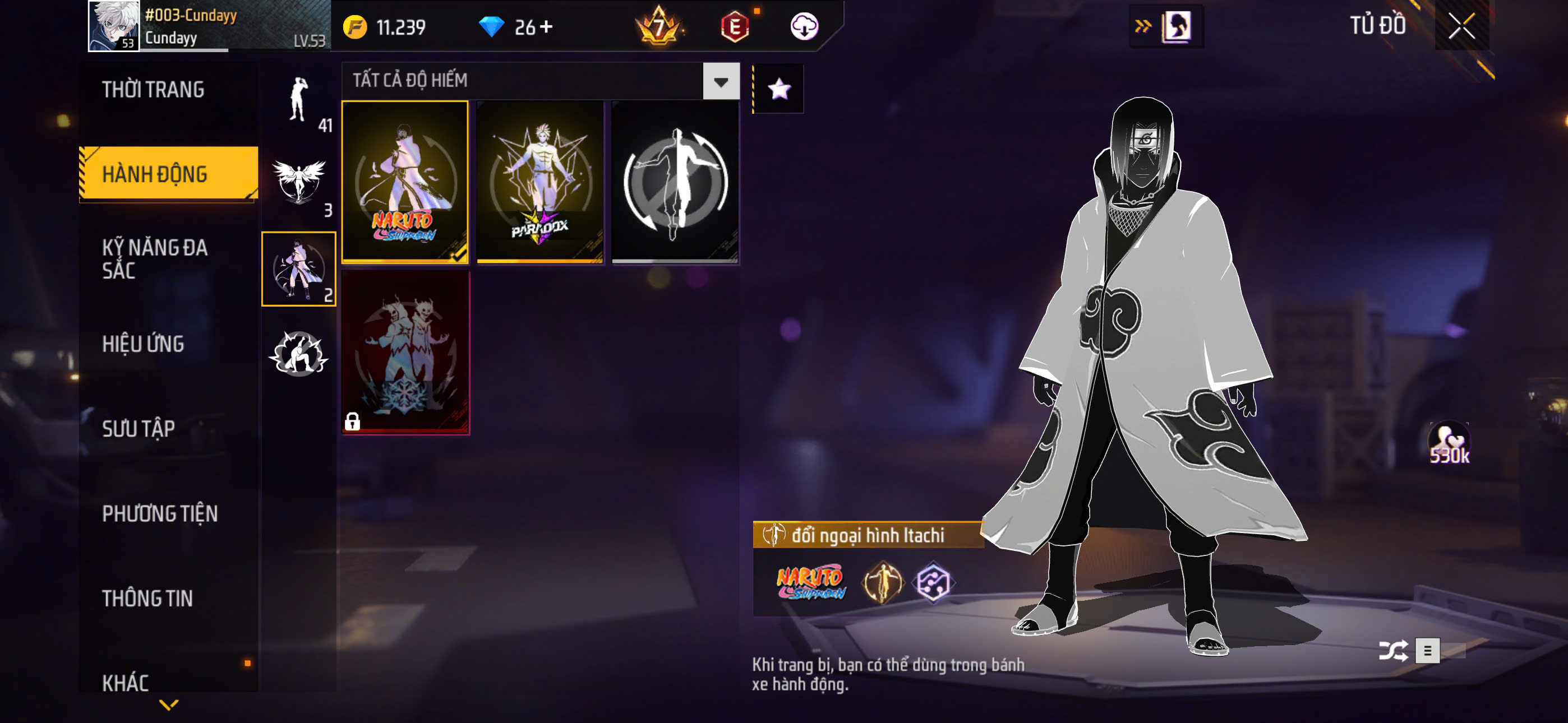This screenshot has width=1568, height=723.
Task: Add diamonds with the plus button
Action: click(x=546, y=27)
